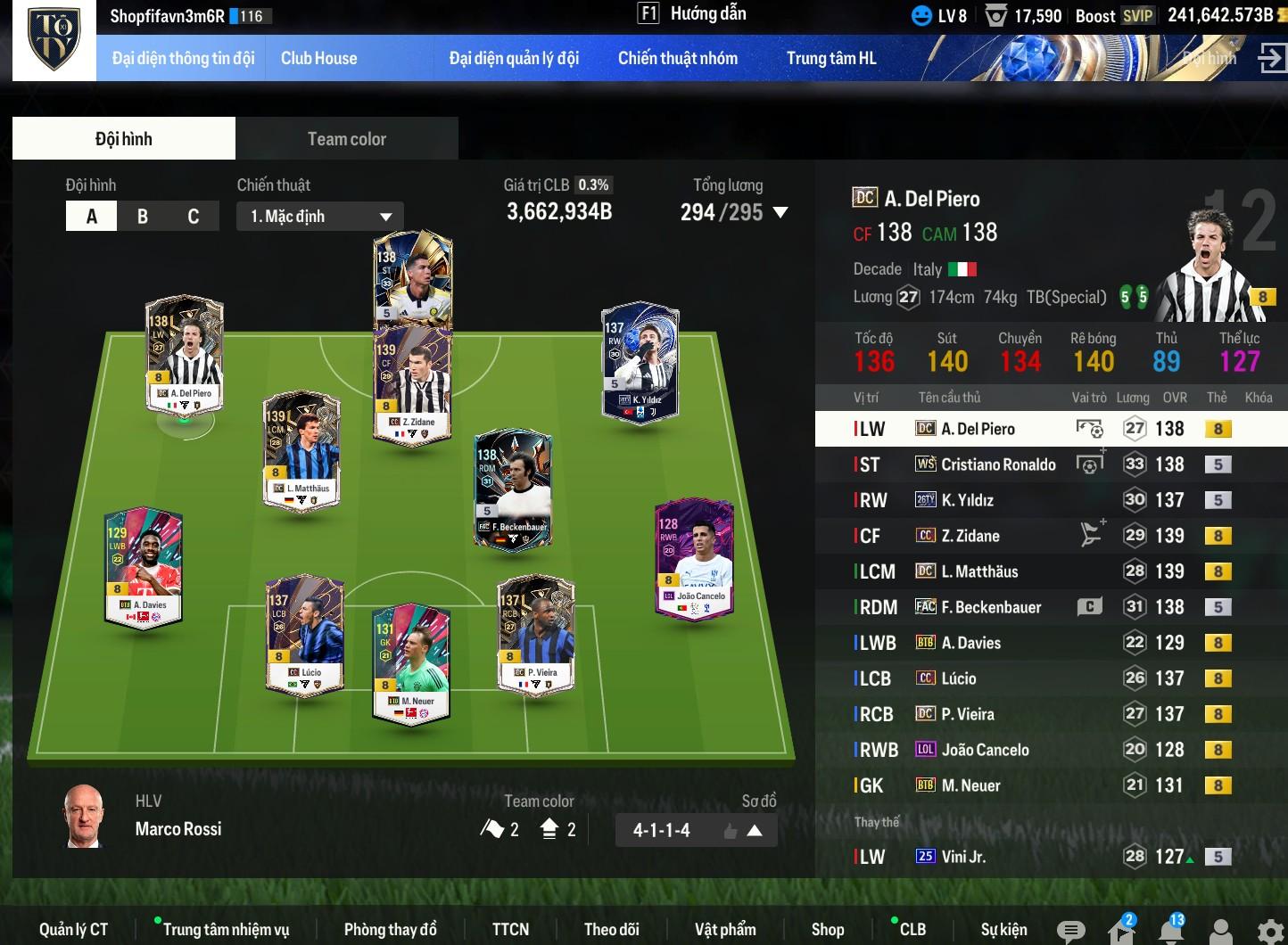
Task: Switch to the Team color tab
Action: [346, 139]
